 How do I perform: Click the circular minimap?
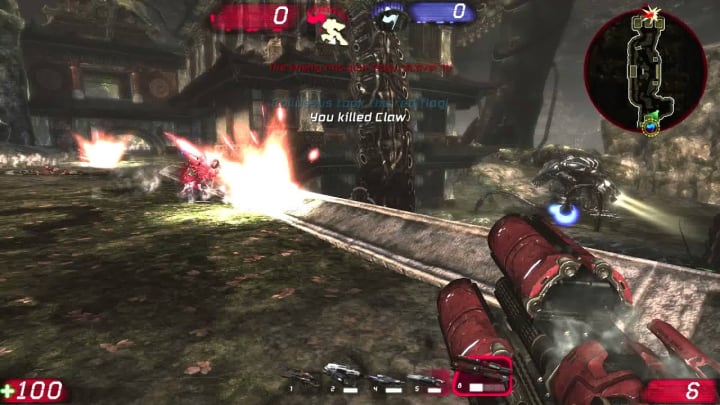[x=645, y=70]
